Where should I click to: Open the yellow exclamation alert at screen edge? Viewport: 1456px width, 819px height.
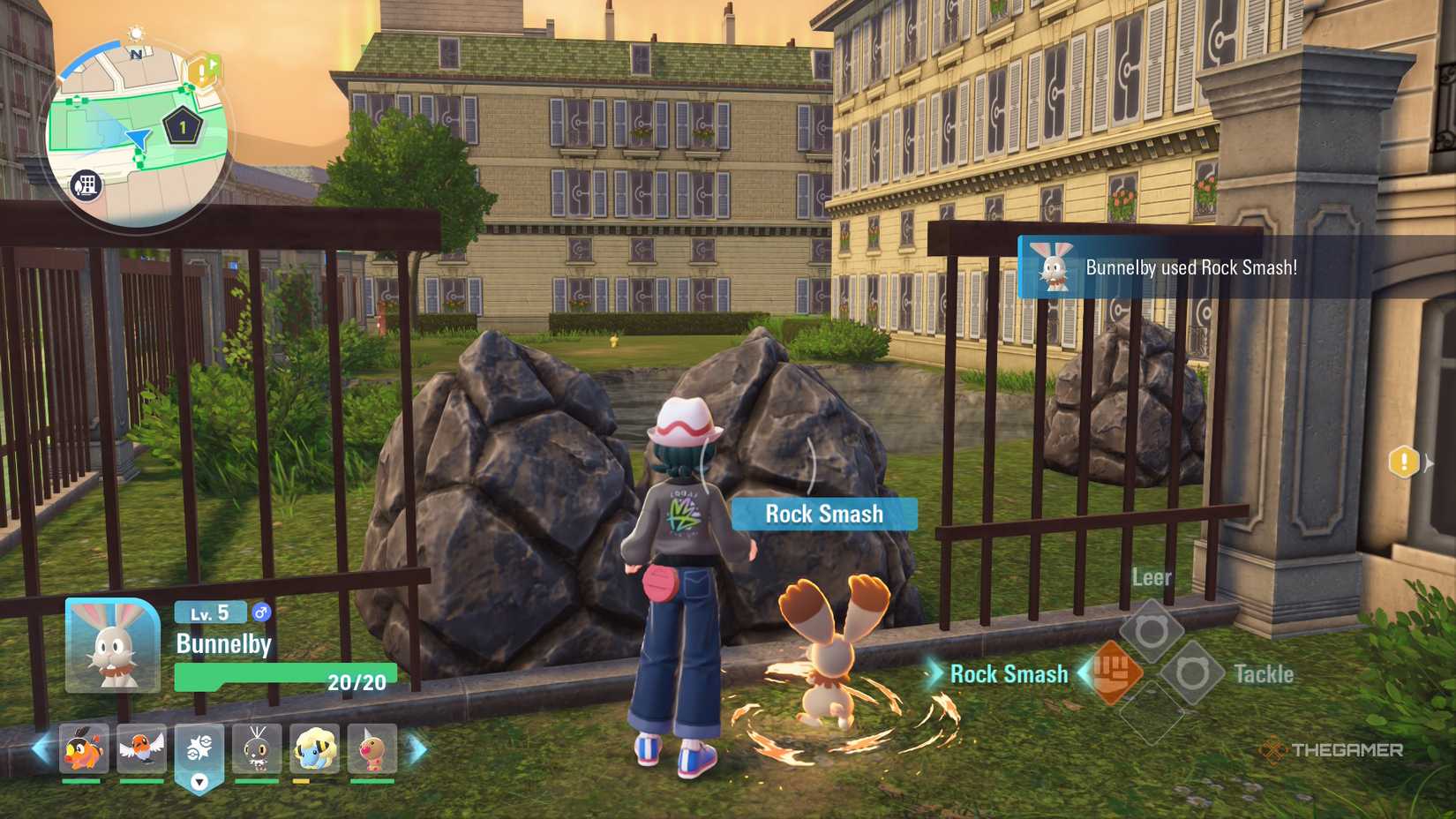click(x=1404, y=462)
